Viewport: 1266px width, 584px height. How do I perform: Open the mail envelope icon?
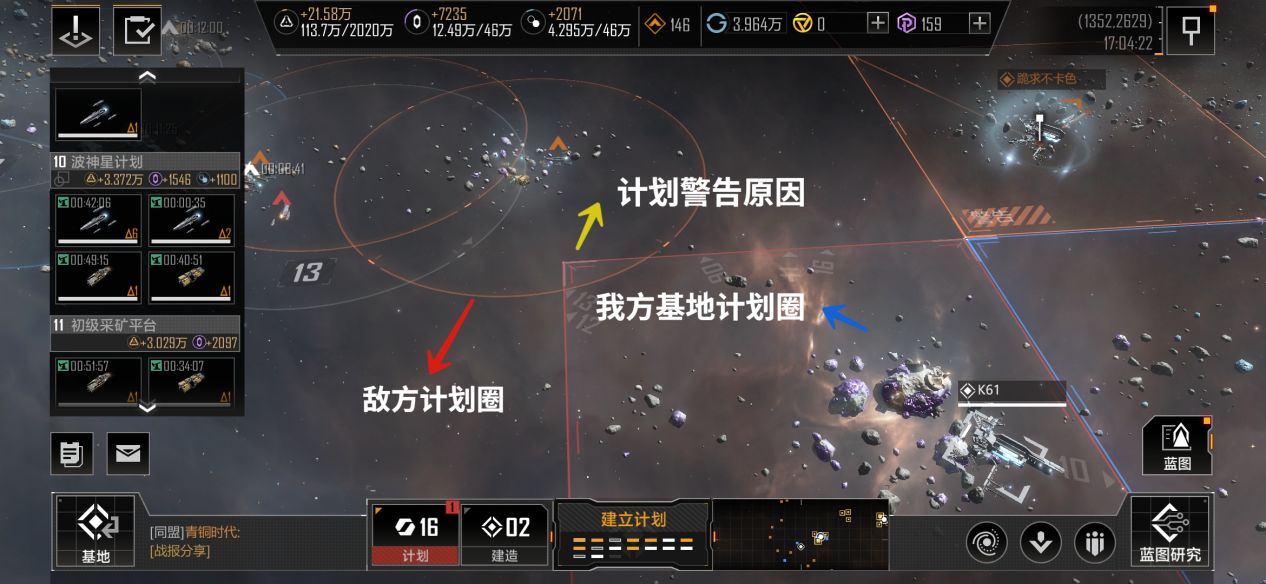pyautogui.click(x=128, y=454)
